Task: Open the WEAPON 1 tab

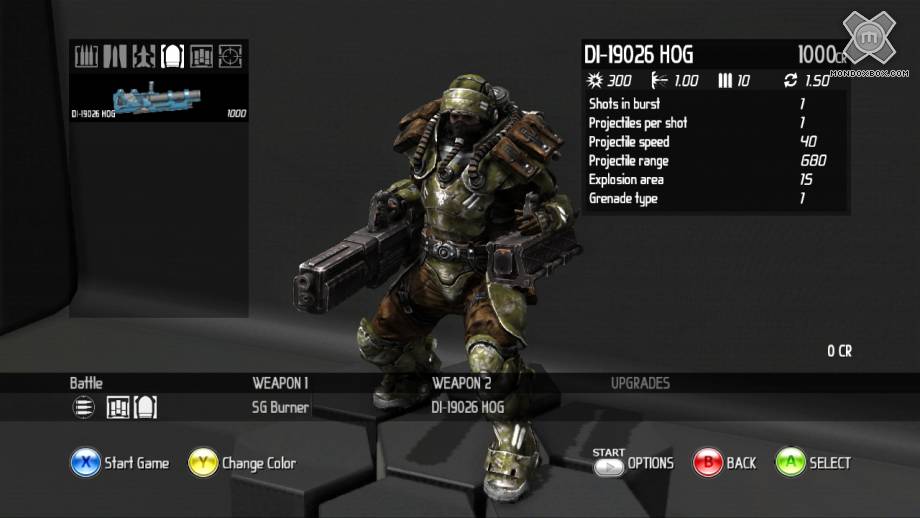Action: click(280, 383)
